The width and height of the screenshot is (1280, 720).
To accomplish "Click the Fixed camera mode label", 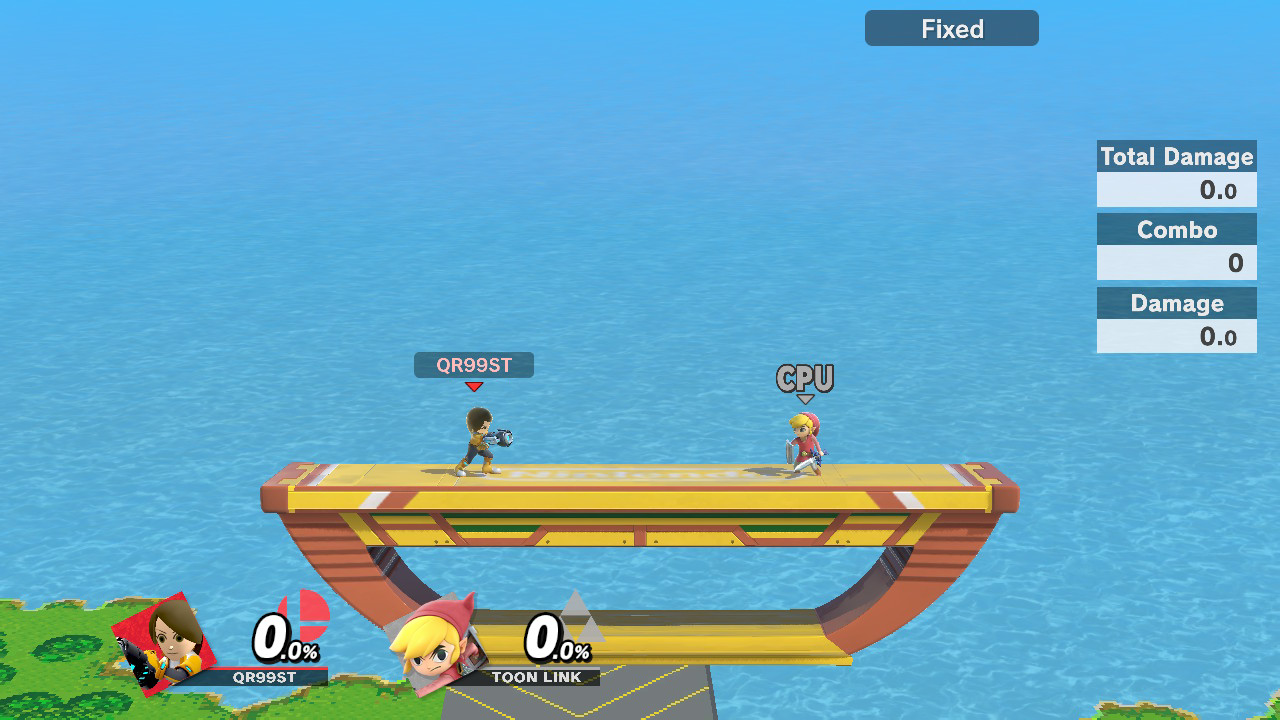I will [951, 29].
